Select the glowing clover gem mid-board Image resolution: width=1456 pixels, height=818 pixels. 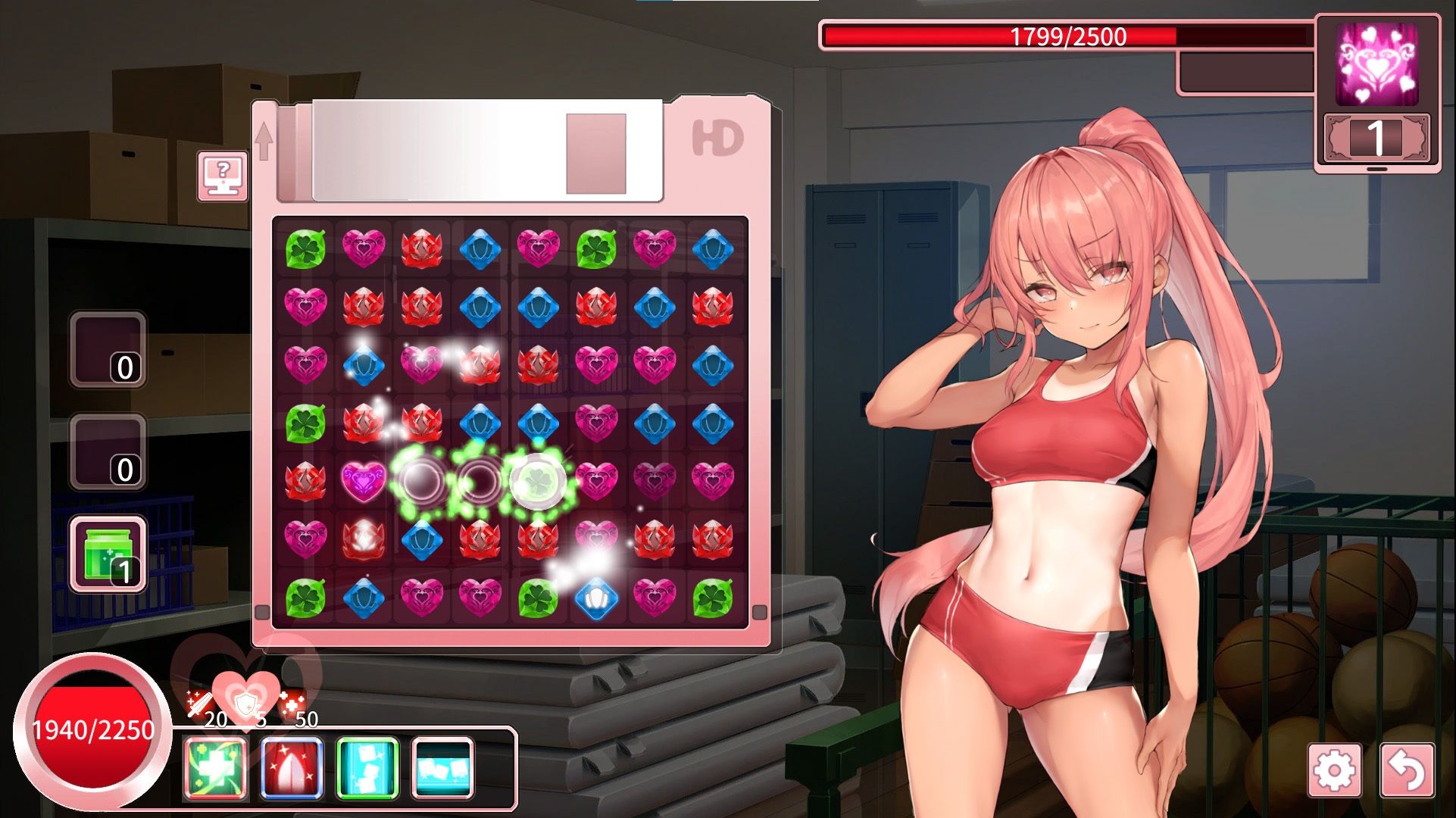click(538, 479)
